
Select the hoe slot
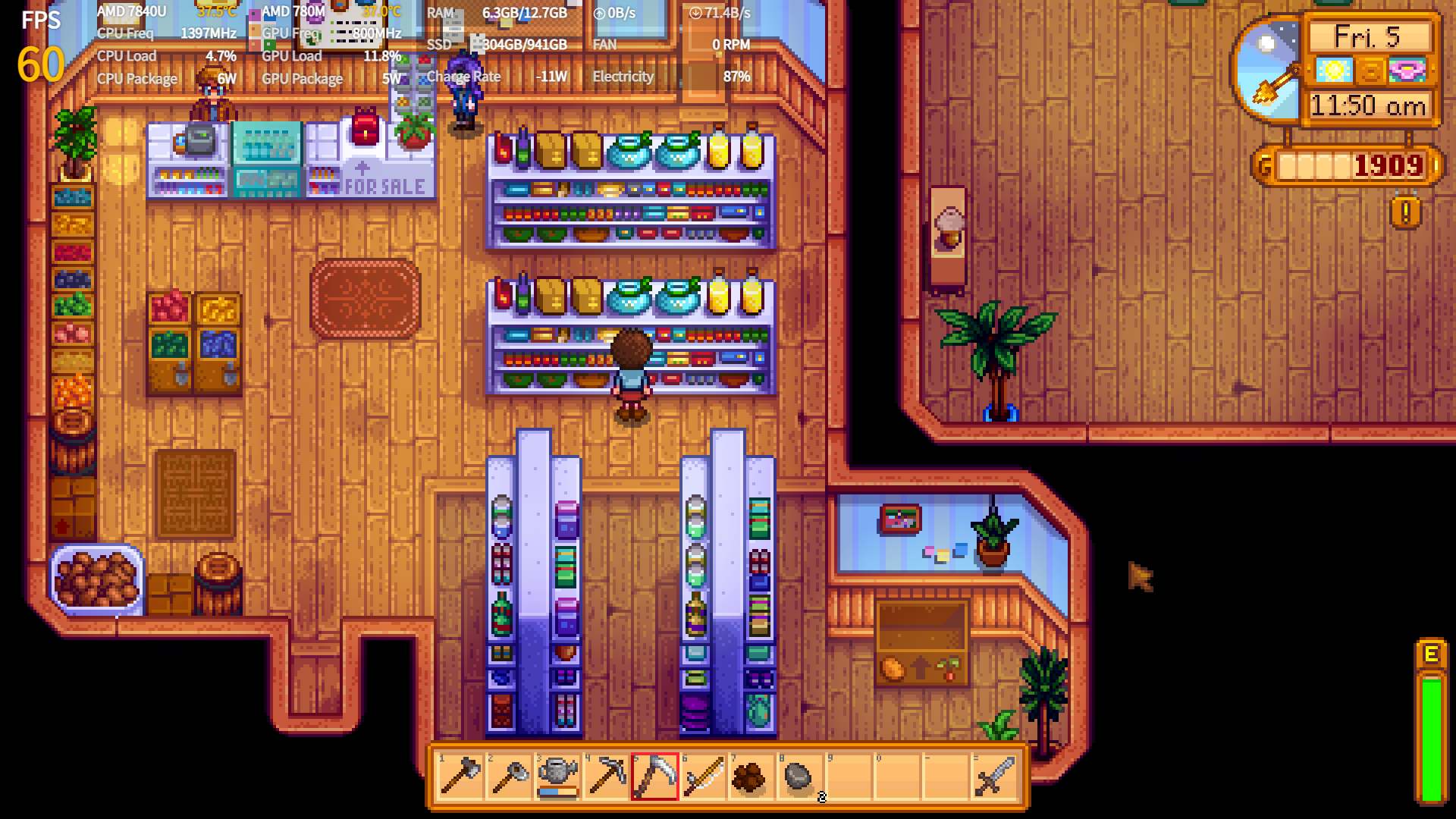point(509,777)
